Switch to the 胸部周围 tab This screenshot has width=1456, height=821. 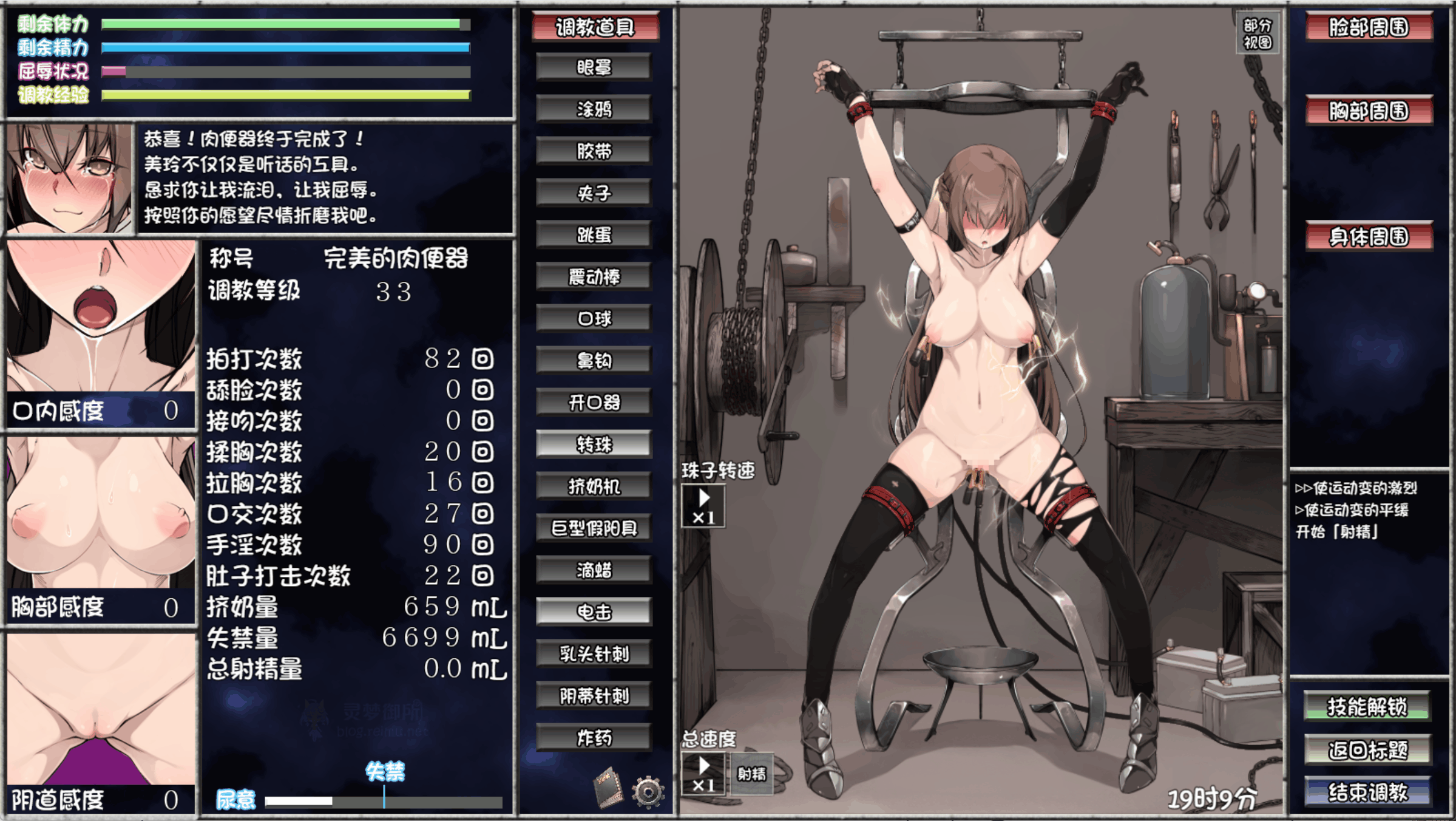[1369, 111]
